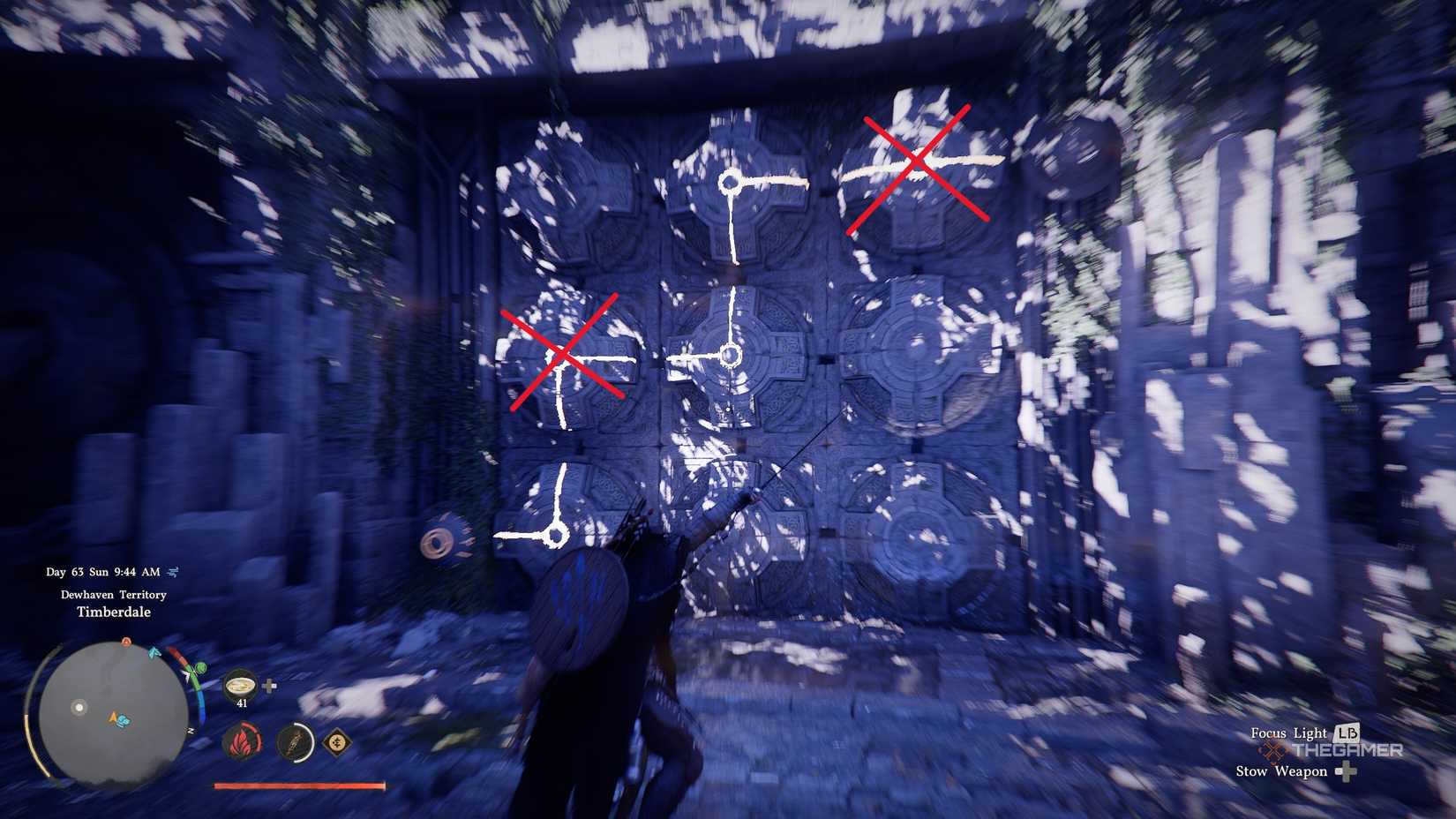Toggle the Focus Light control
This screenshot has height=819, width=1456.
coord(1287,733)
